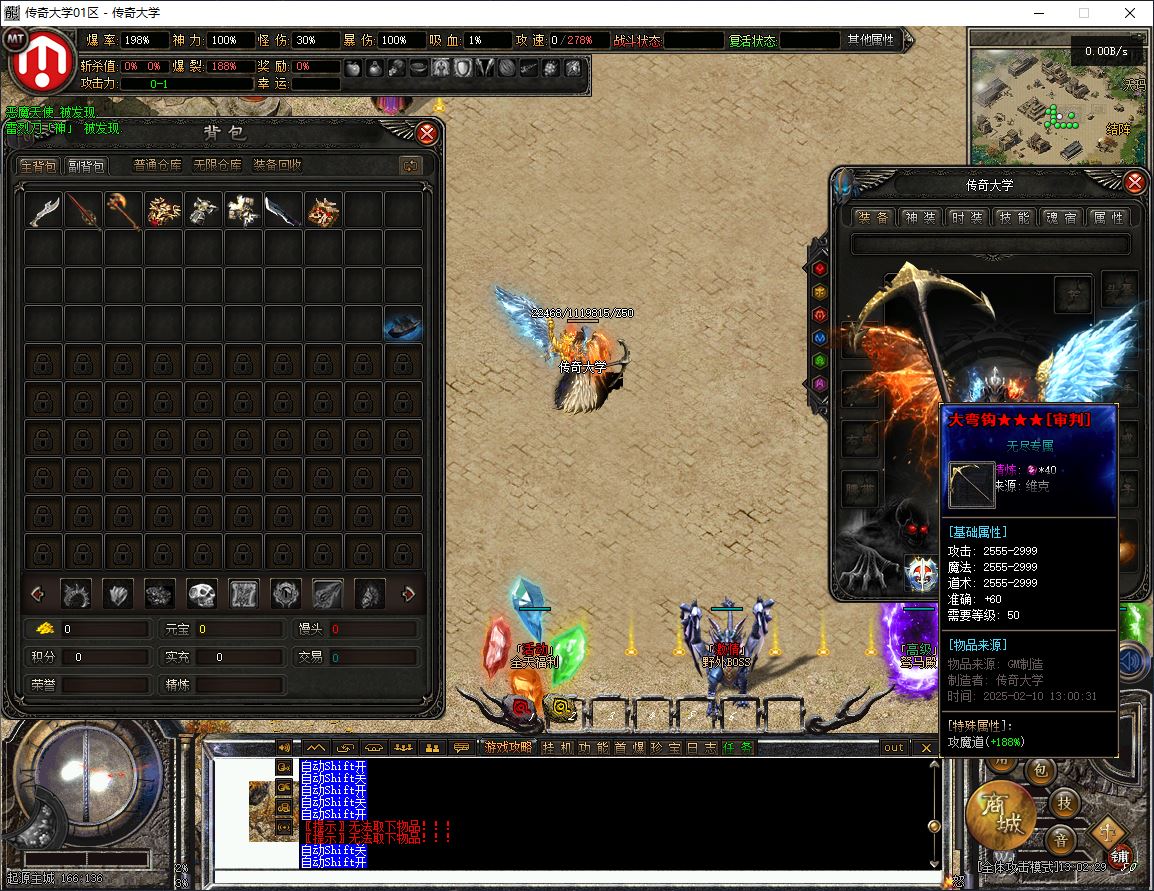Select the 装备回收 recycle tab
Viewport: 1154px width, 891px height.
click(x=277, y=165)
